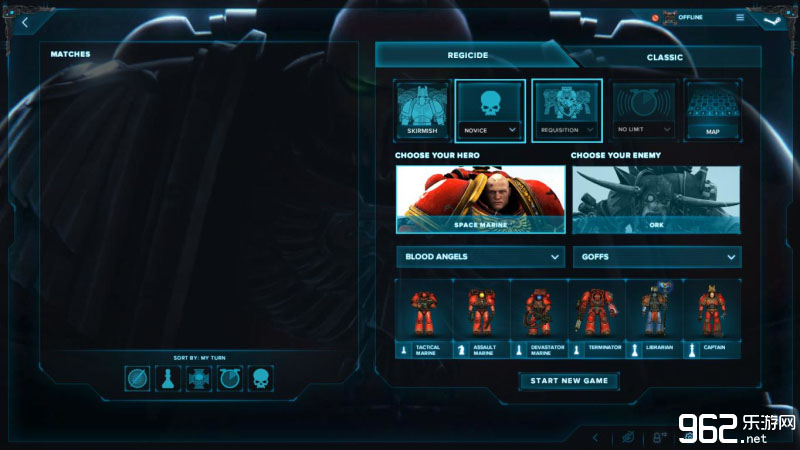Open the Requisition dropdown
The height and width of the screenshot is (450, 800).
pos(567,129)
